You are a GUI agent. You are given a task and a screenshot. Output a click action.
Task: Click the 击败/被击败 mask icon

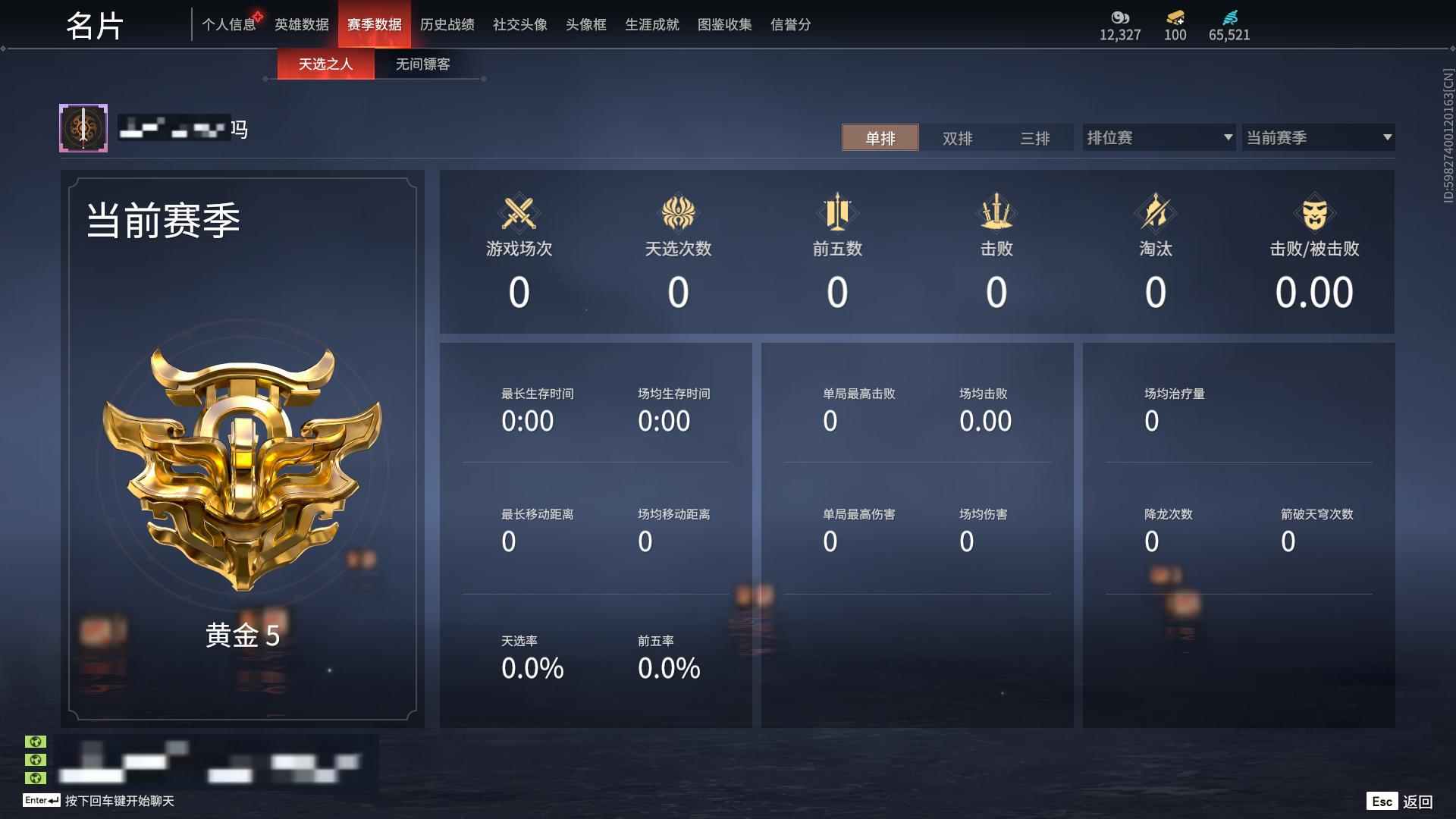tap(1316, 215)
